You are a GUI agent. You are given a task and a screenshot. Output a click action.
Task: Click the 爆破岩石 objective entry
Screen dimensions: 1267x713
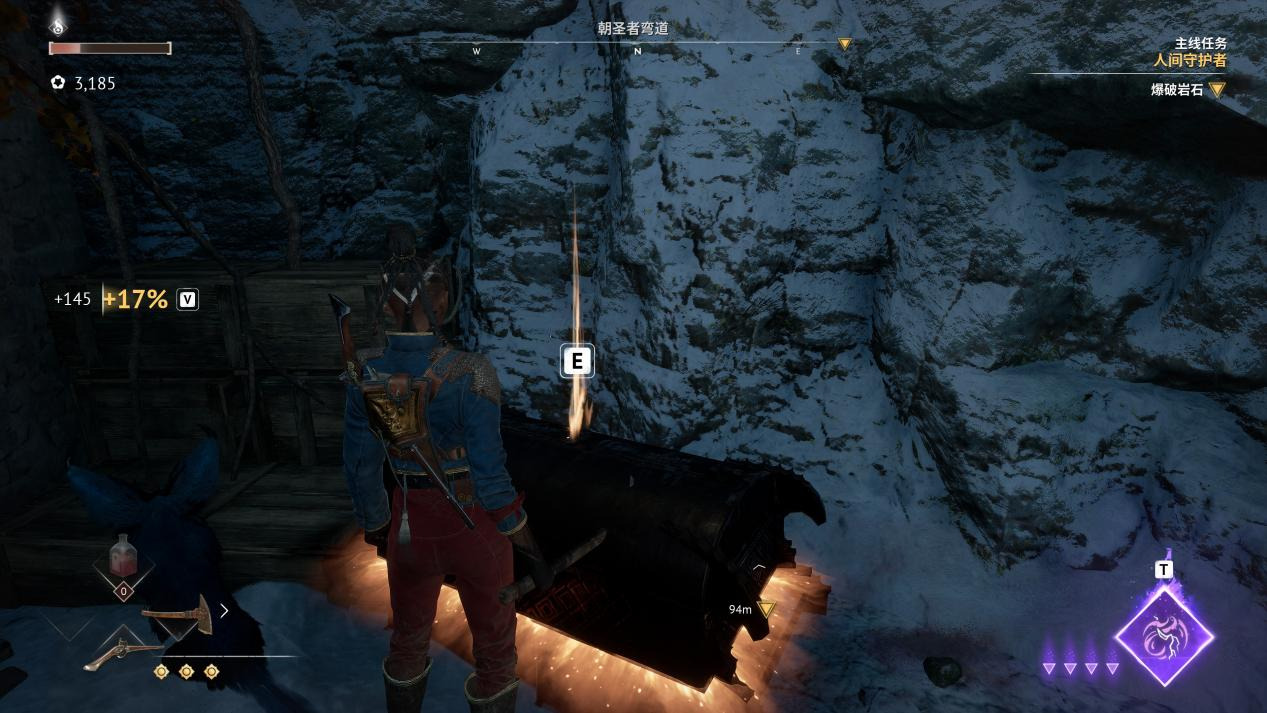[x=1176, y=90]
